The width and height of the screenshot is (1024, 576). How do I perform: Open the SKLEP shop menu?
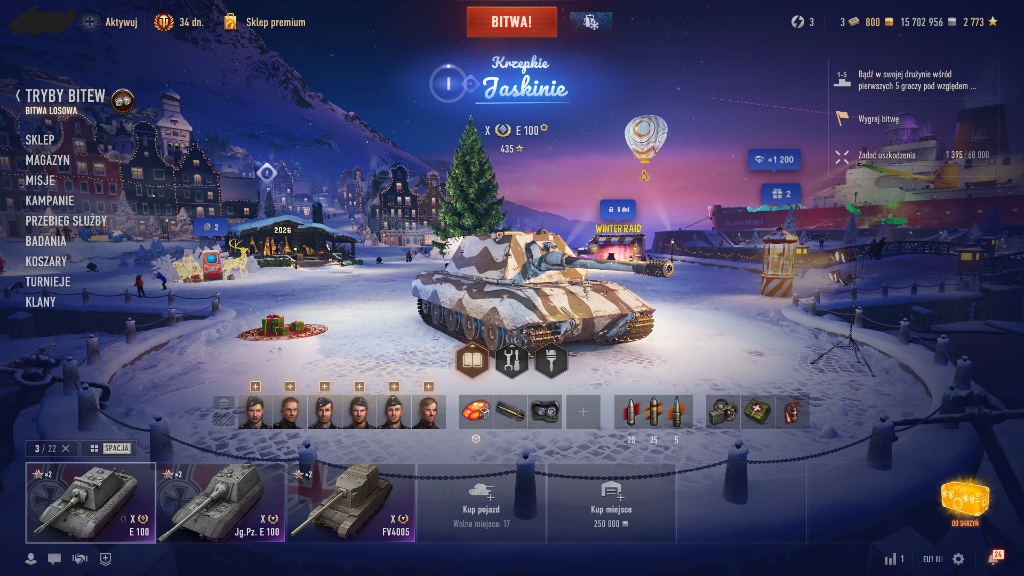click(40, 140)
